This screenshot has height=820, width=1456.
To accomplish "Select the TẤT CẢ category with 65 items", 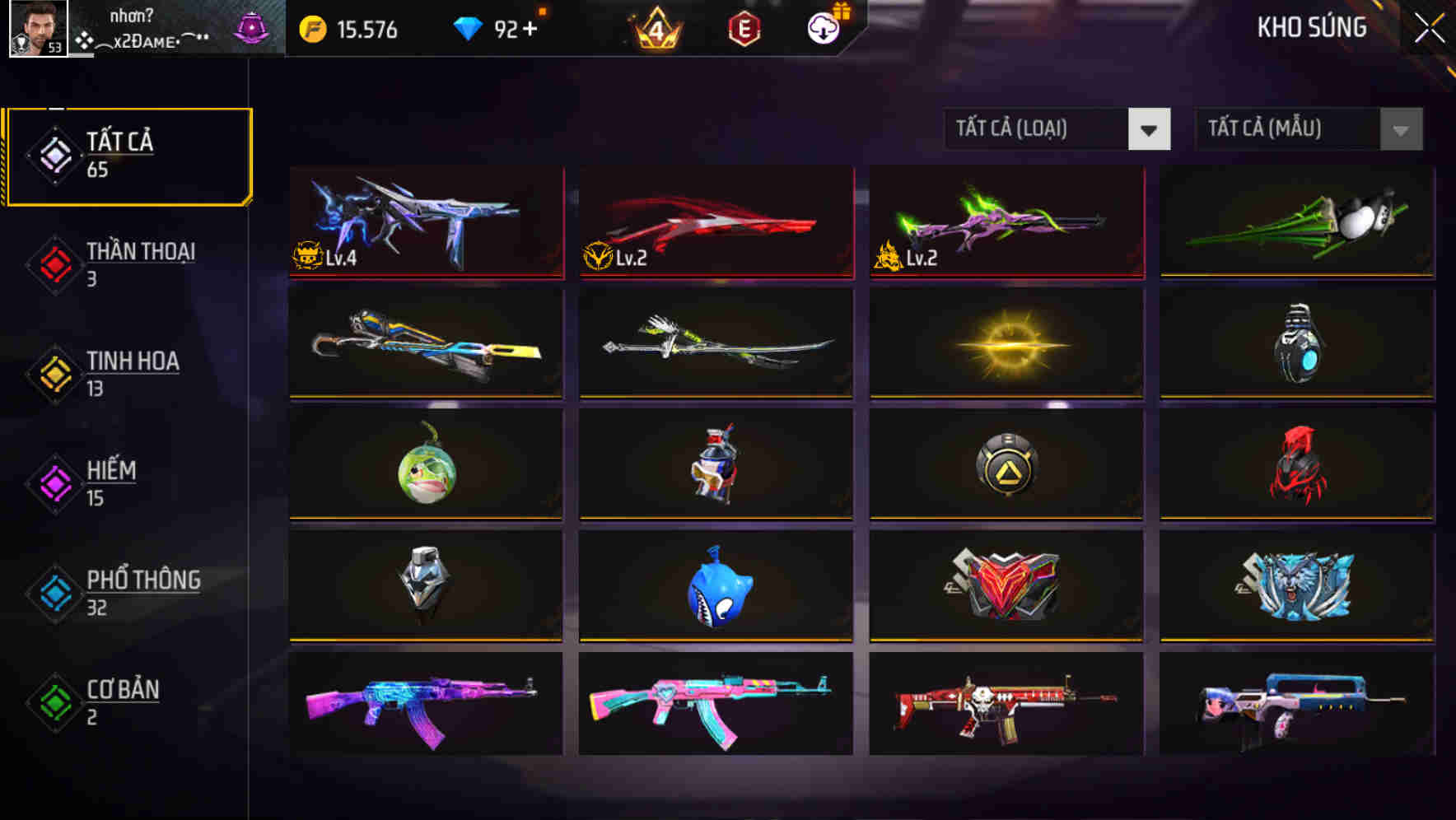I will (x=128, y=155).
